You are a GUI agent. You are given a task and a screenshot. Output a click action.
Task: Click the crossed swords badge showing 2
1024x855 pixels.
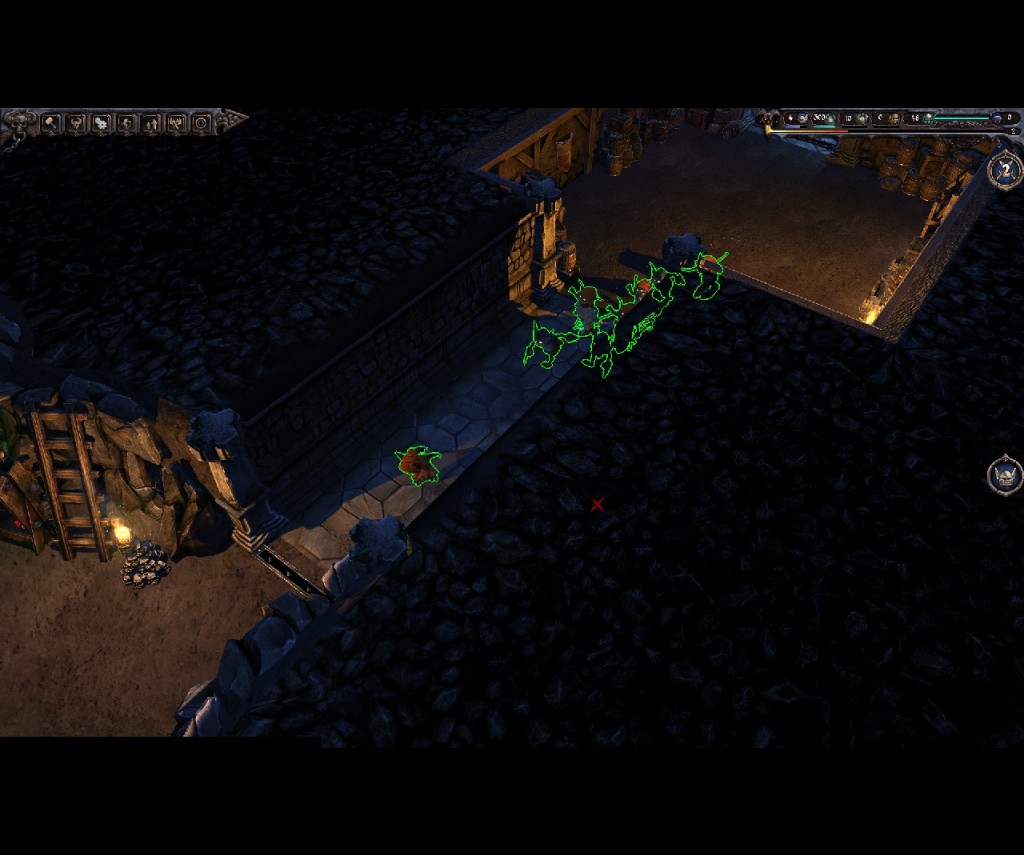[x=1004, y=170]
